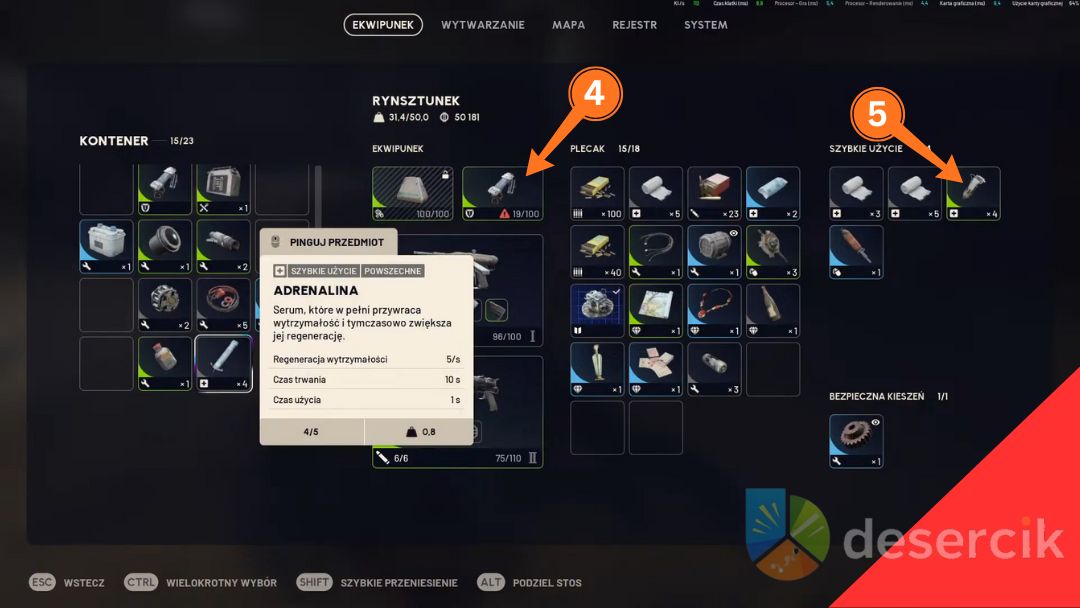
Task: Switch to the Wytwarzanie tab
Action: (x=482, y=25)
